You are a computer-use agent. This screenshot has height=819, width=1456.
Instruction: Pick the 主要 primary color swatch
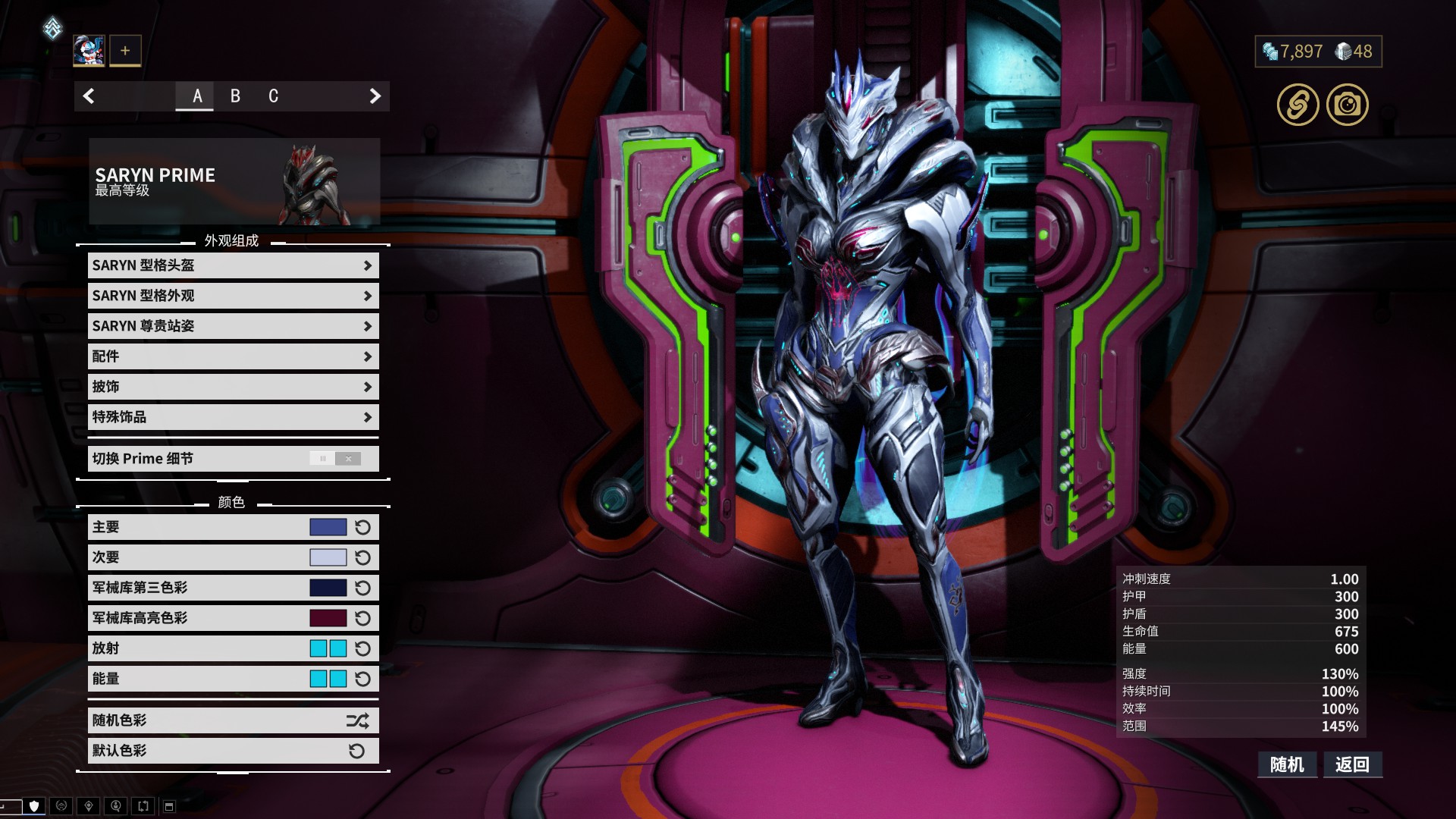[x=328, y=527]
